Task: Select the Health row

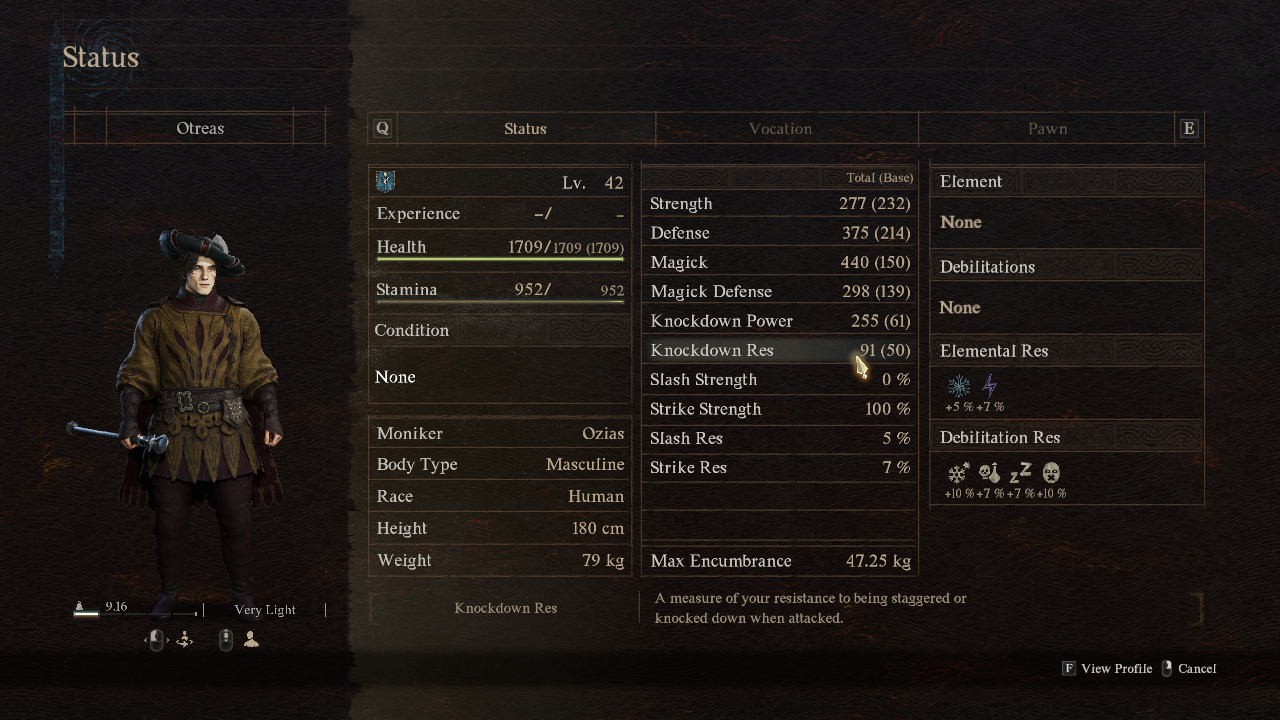Action: 500,247
